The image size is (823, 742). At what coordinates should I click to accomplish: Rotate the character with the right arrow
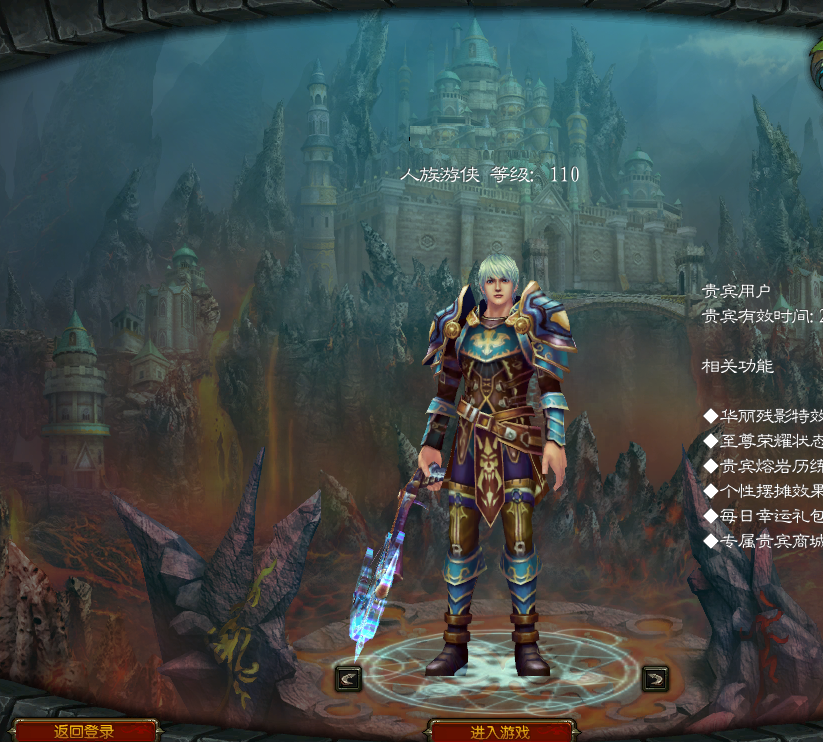[655, 678]
